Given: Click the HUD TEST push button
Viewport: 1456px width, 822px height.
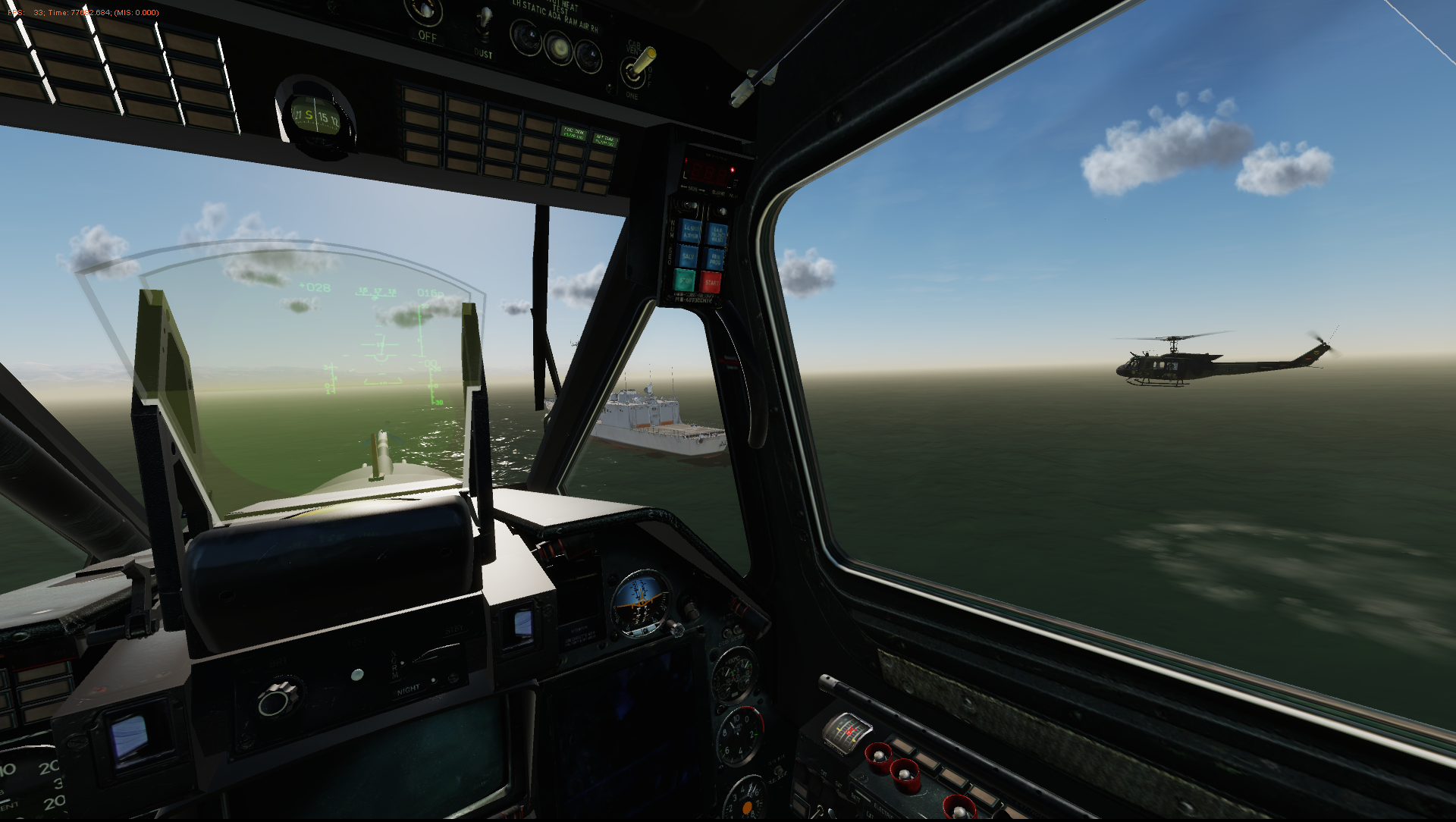Looking at the screenshot, I should tap(357, 674).
